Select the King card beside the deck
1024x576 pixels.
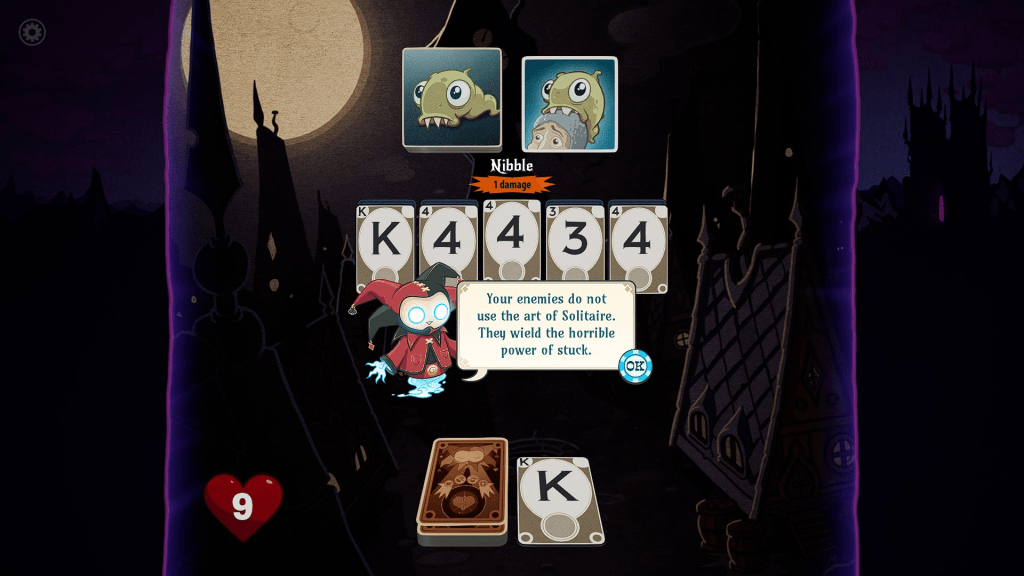[560, 499]
